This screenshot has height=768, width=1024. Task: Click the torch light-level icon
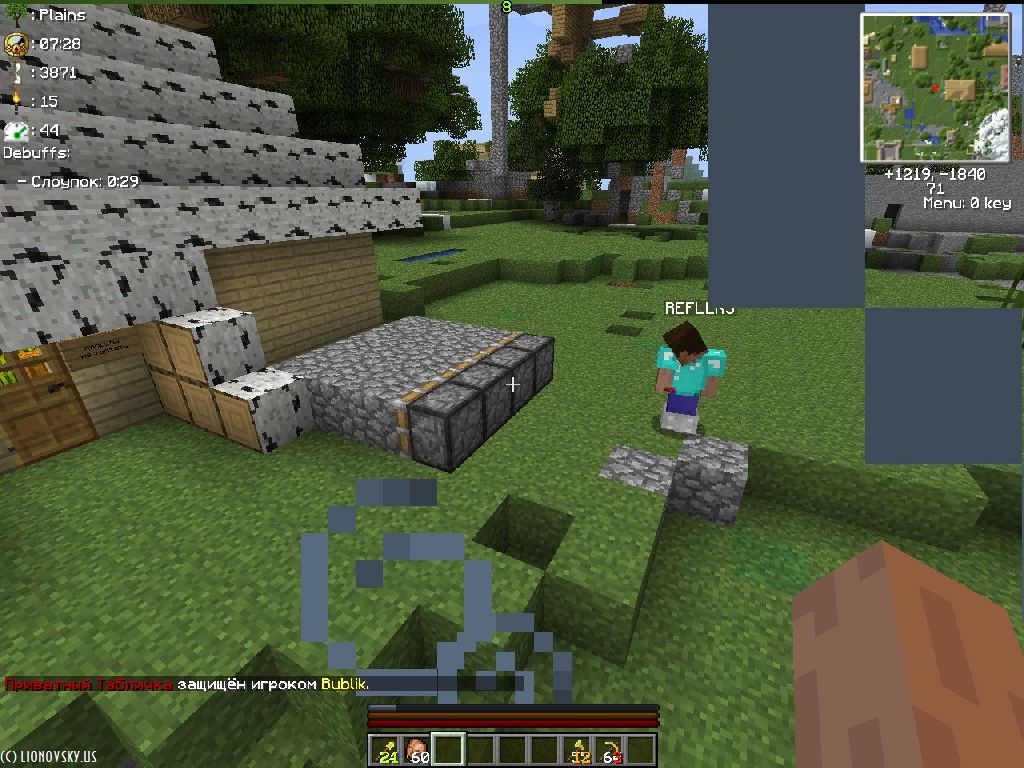click(x=15, y=101)
